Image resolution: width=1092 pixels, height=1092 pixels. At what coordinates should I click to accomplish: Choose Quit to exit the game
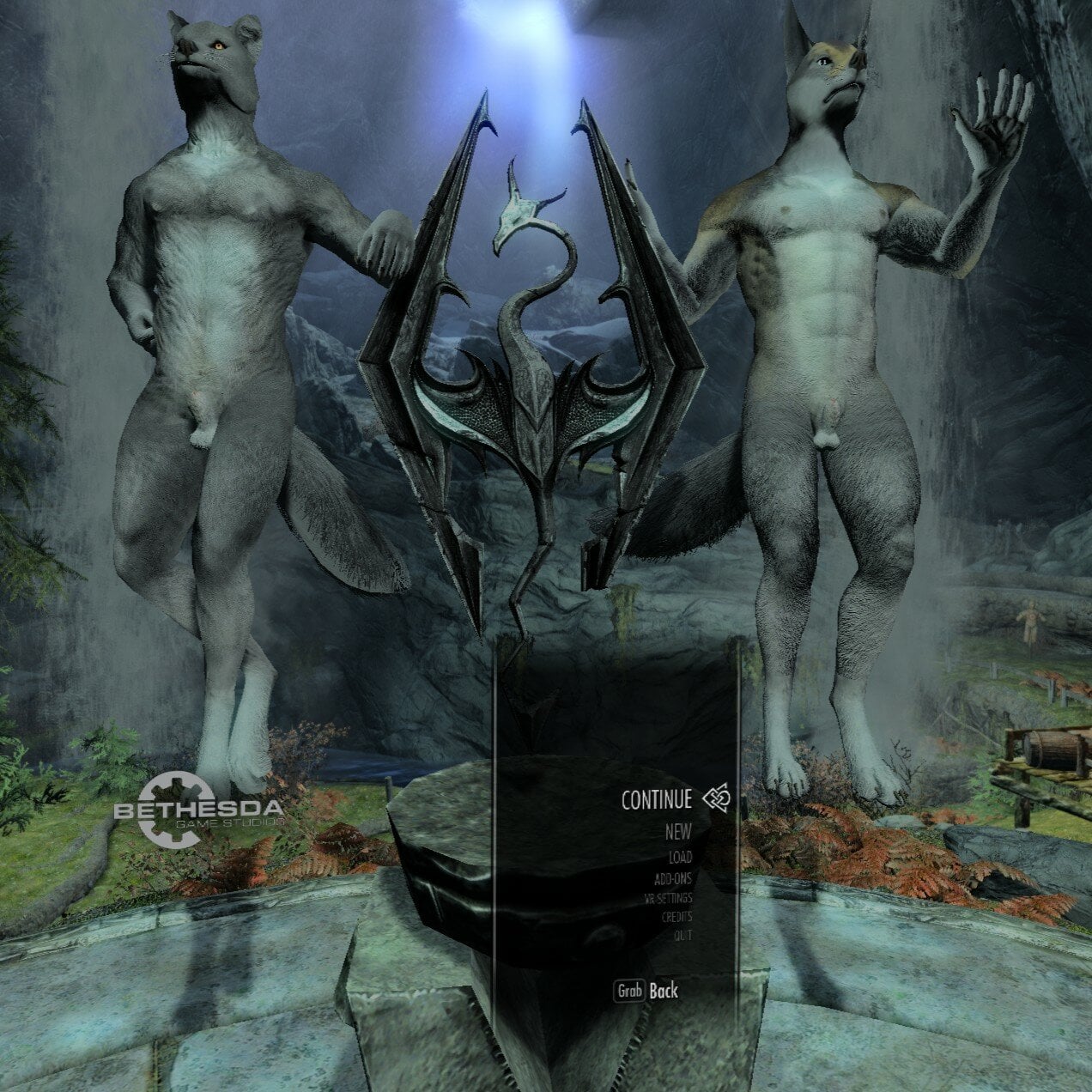(682, 936)
